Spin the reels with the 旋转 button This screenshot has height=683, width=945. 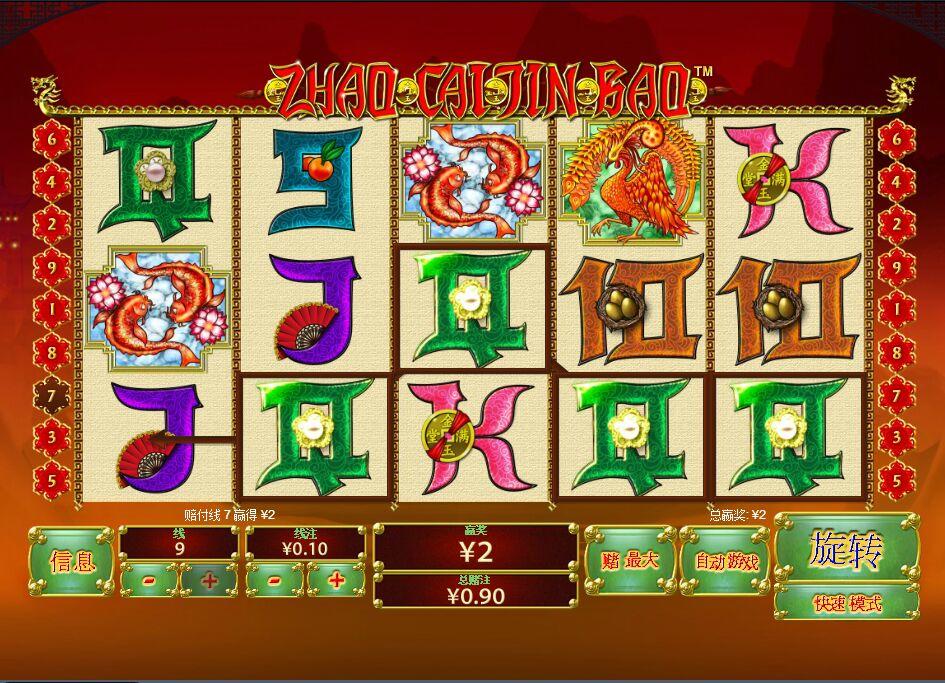point(846,549)
